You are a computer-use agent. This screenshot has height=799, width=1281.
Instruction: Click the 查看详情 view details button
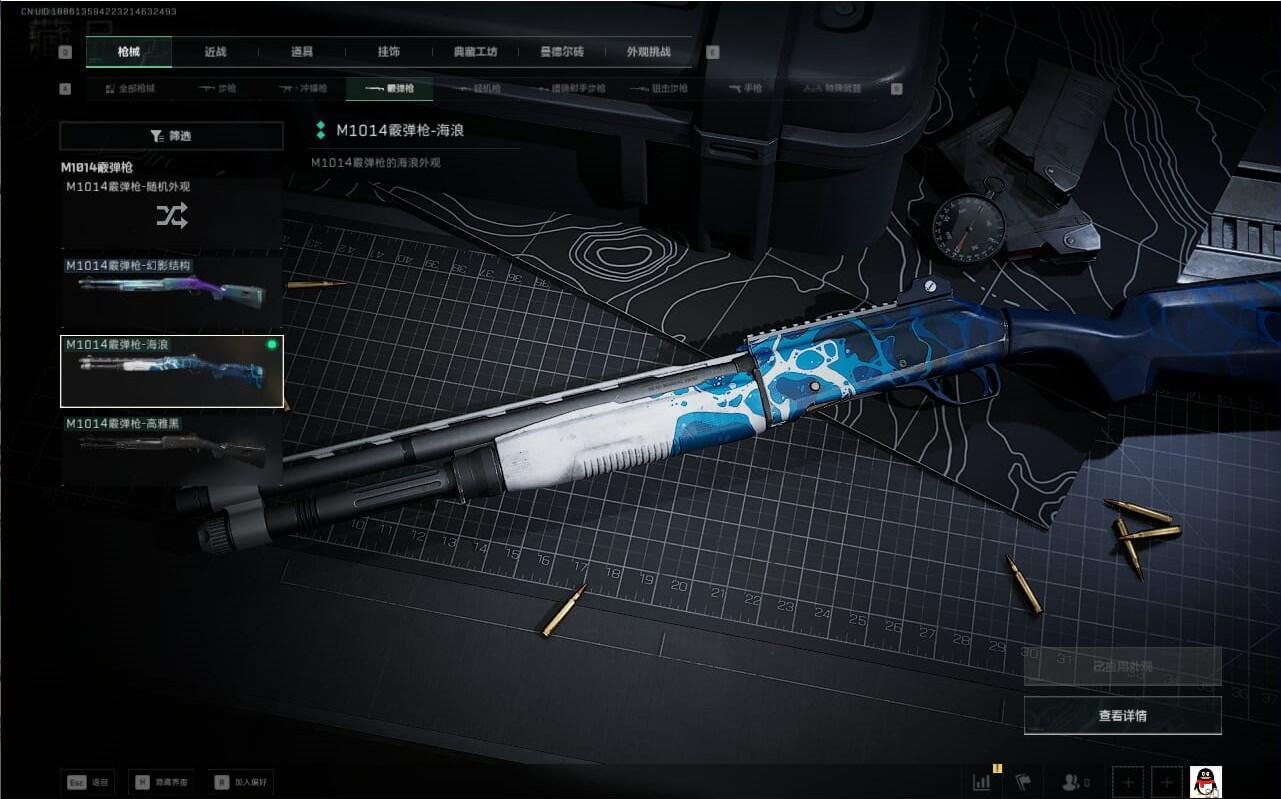click(x=1122, y=716)
